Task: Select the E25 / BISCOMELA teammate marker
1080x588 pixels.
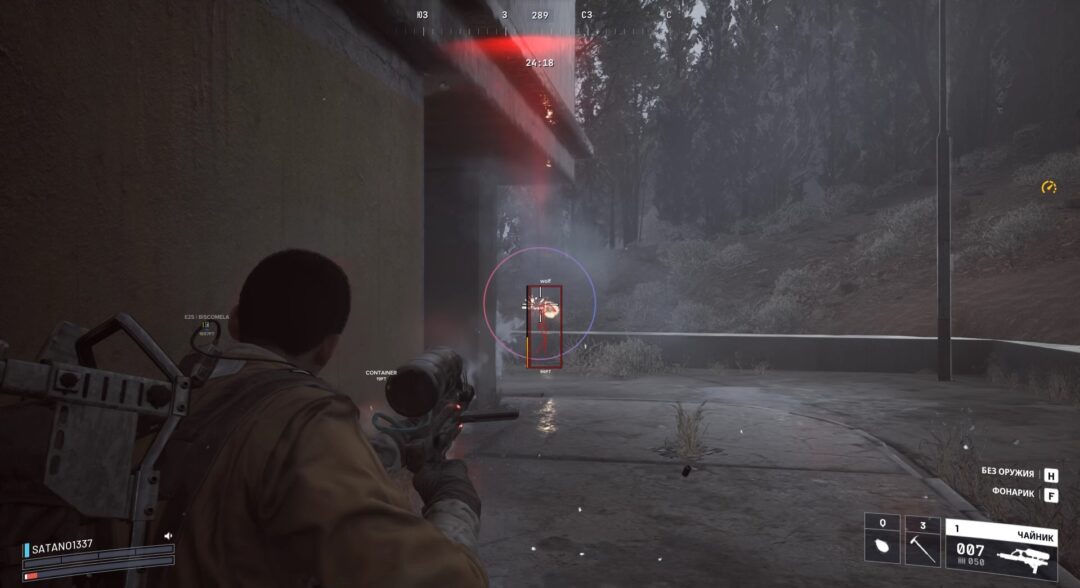Action: [x=207, y=317]
